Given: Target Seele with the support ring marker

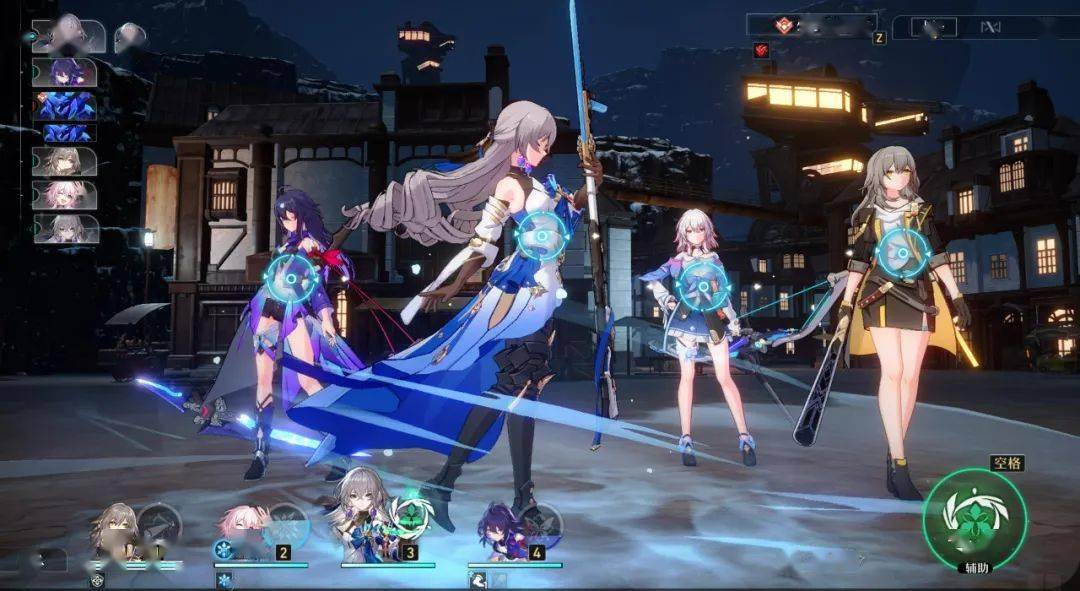Looking at the screenshot, I should click(x=292, y=278).
